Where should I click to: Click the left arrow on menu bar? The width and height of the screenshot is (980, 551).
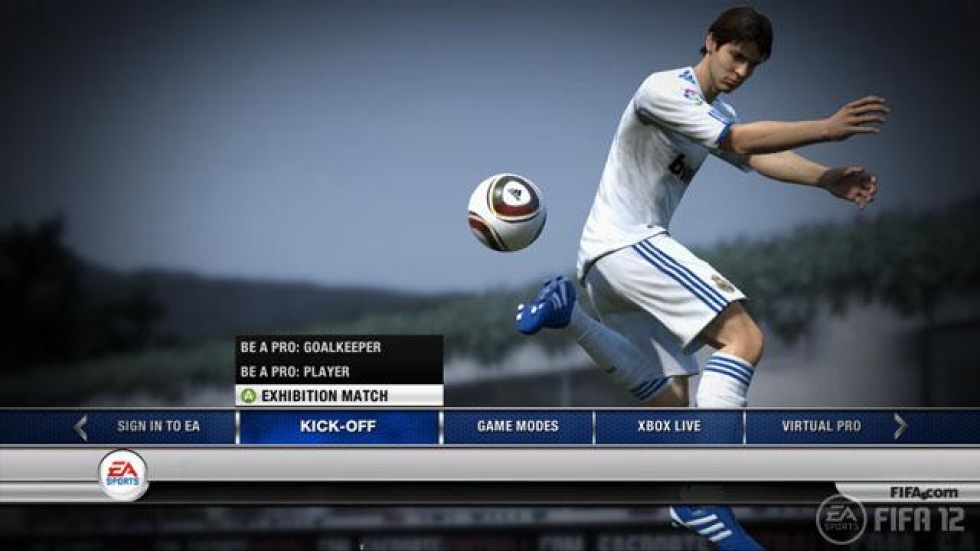click(81, 427)
